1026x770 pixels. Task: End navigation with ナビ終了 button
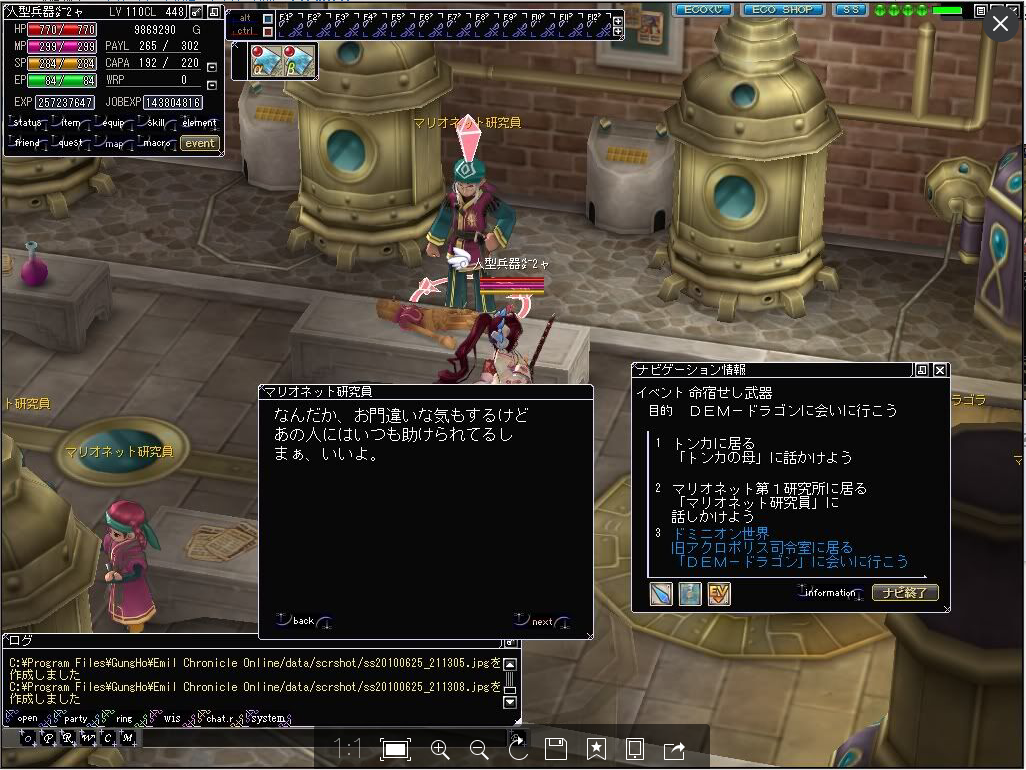pos(905,593)
